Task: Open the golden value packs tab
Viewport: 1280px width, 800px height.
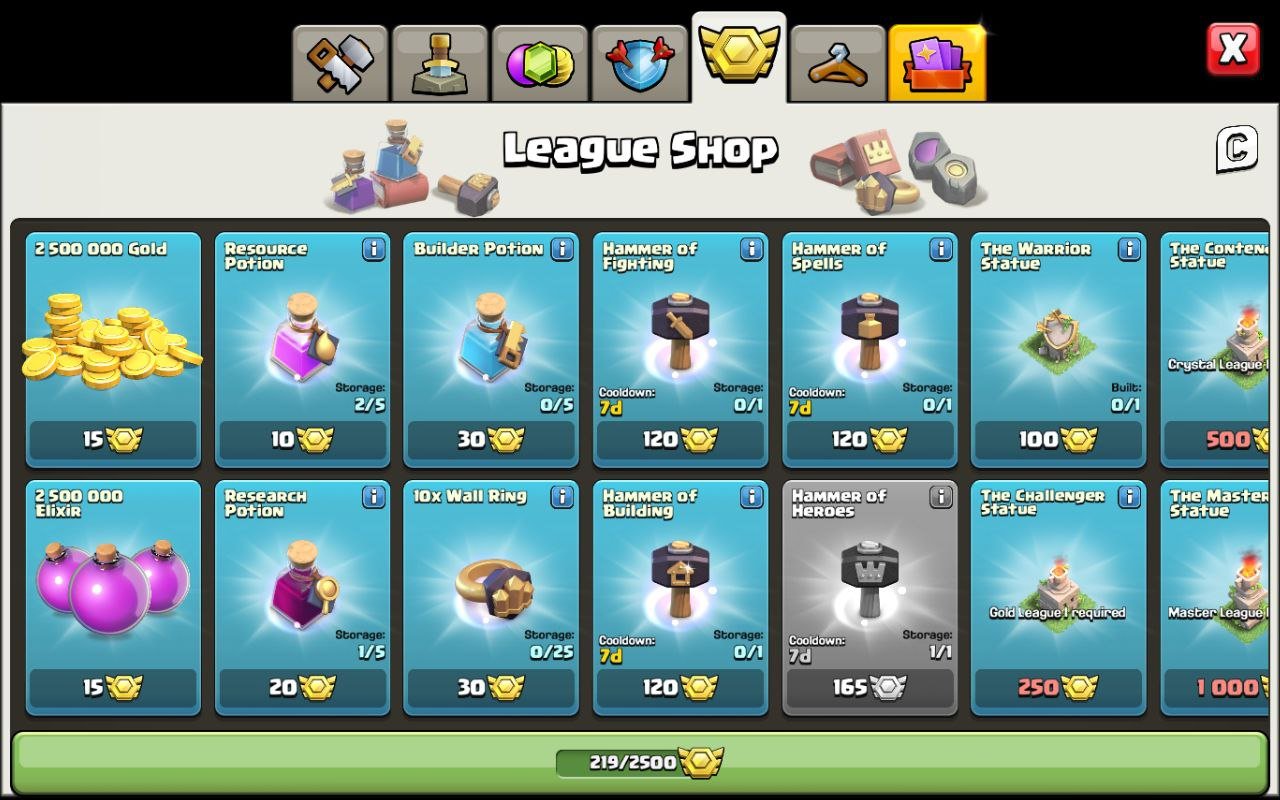Action: (939, 62)
